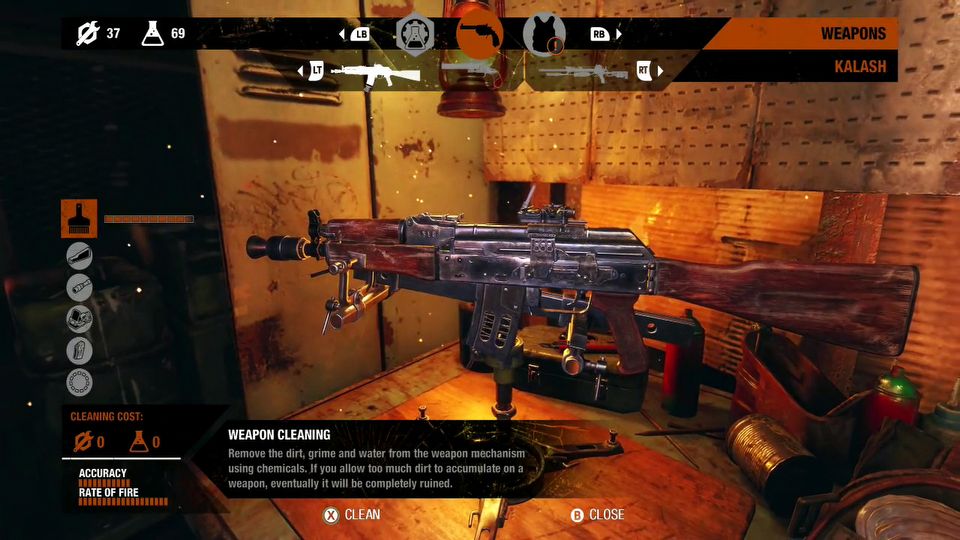Viewport: 960px width, 540px height.
Task: Select the middle weapon silhouette in the weapon row
Action: click(470, 70)
